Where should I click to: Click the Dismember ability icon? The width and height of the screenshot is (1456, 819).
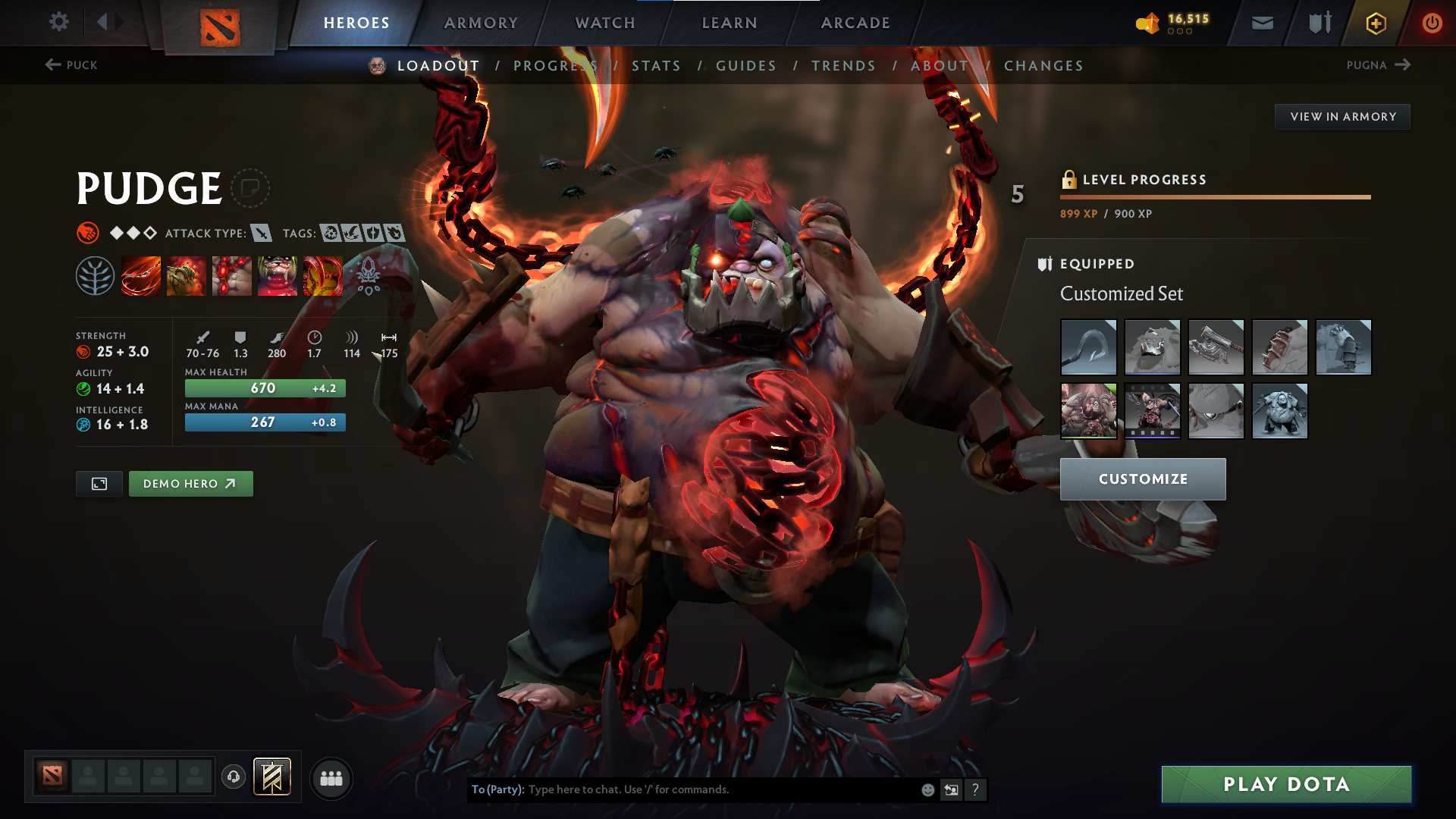click(278, 275)
